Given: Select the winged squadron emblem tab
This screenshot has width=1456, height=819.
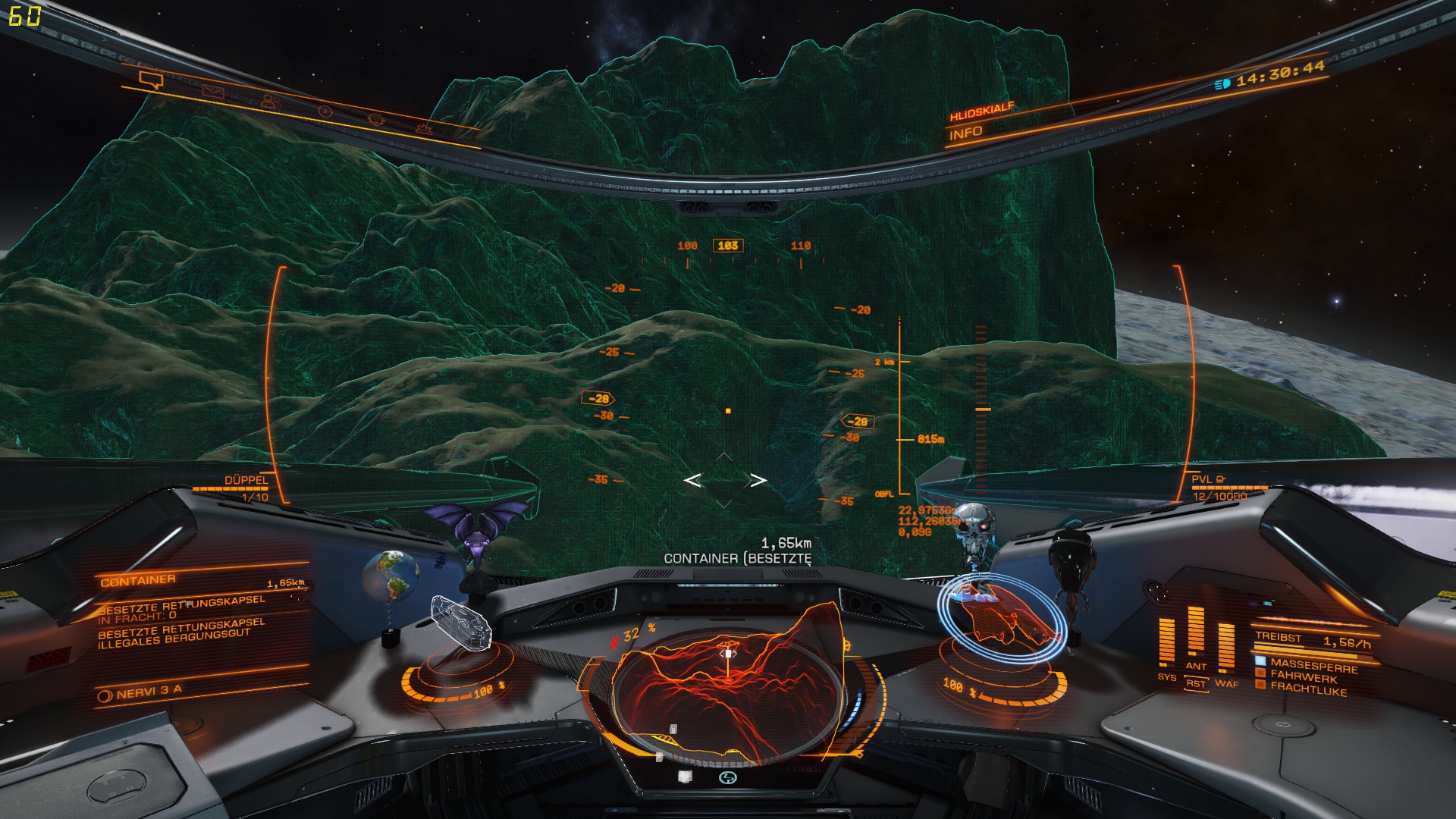Looking at the screenshot, I should (x=376, y=120).
